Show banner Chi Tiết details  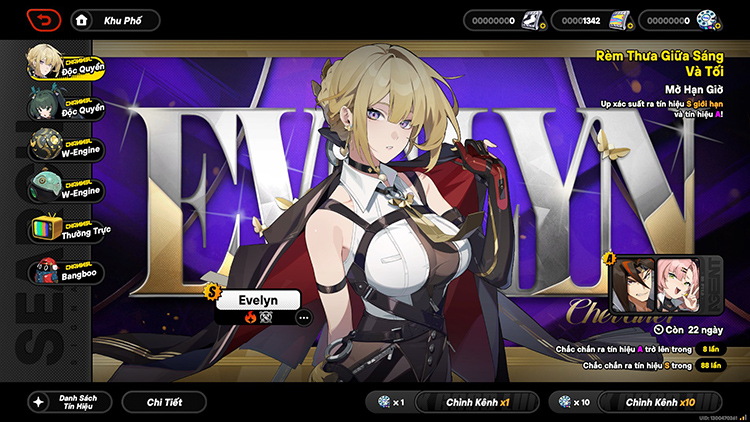click(x=163, y=402)
